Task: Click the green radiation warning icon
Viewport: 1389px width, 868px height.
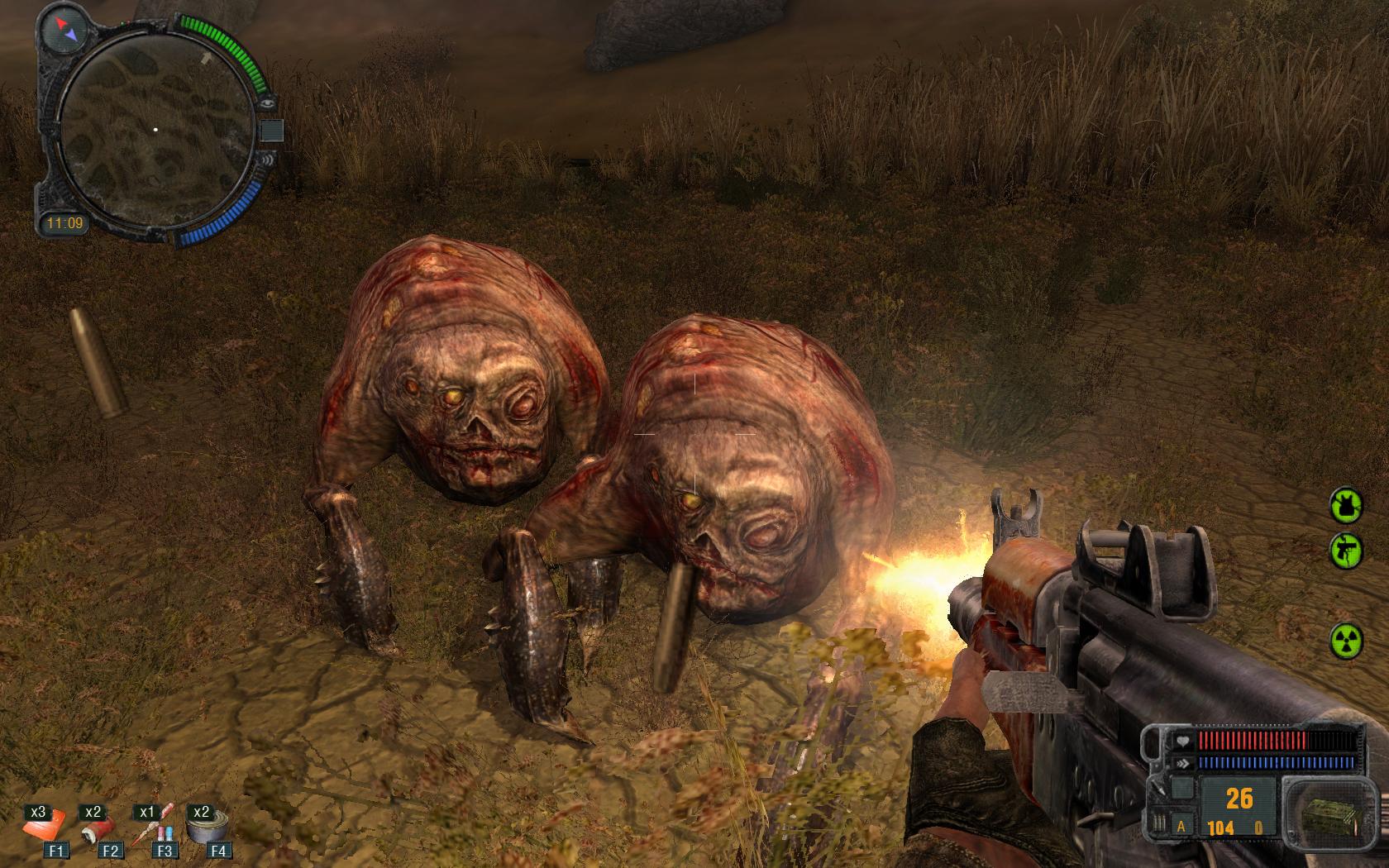Action: [1345, 641]
